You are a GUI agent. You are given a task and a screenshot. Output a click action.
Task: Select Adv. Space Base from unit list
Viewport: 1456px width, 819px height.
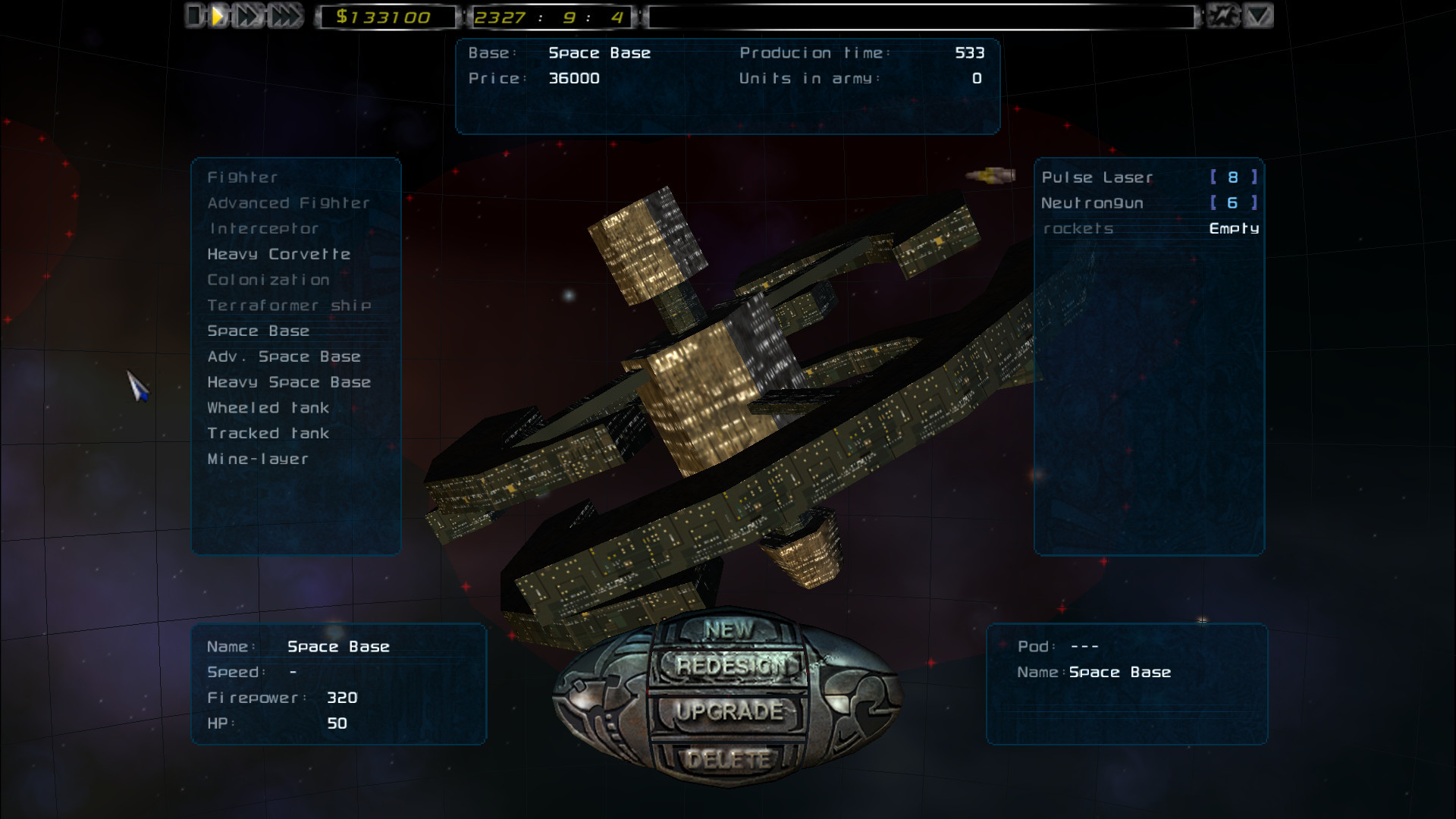point(284,356)
